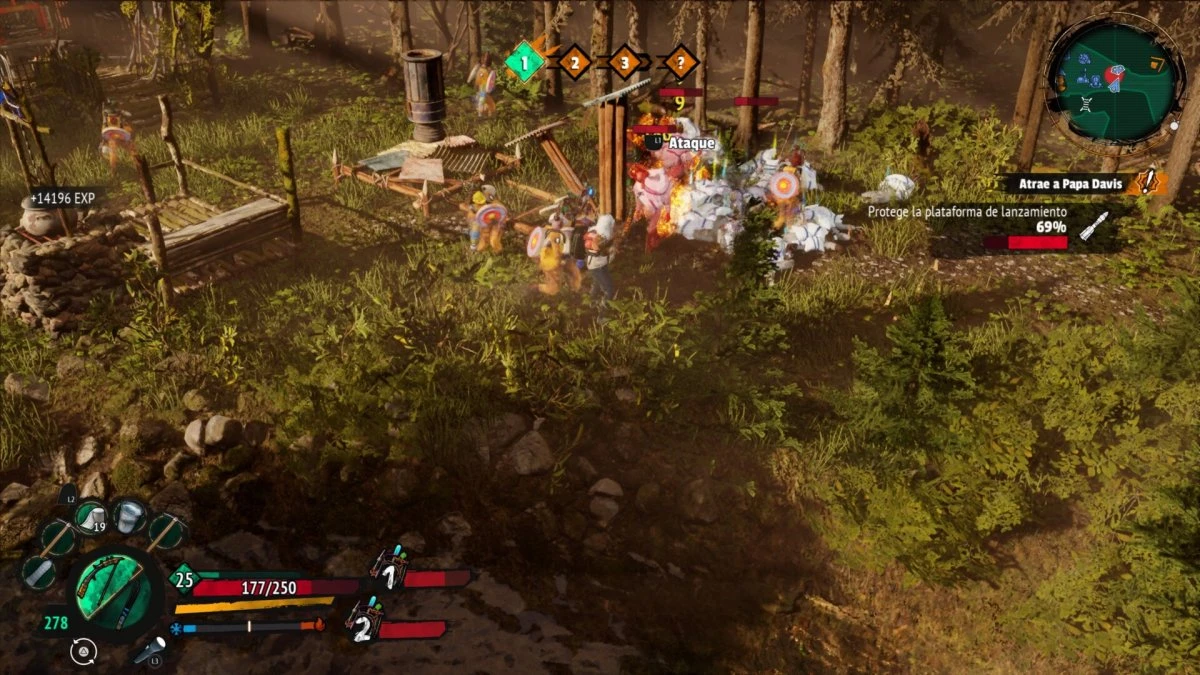Select the wave 1 diamond marker
The width and height of the screenshot is (1200, 675).
[x=524, y=62]
